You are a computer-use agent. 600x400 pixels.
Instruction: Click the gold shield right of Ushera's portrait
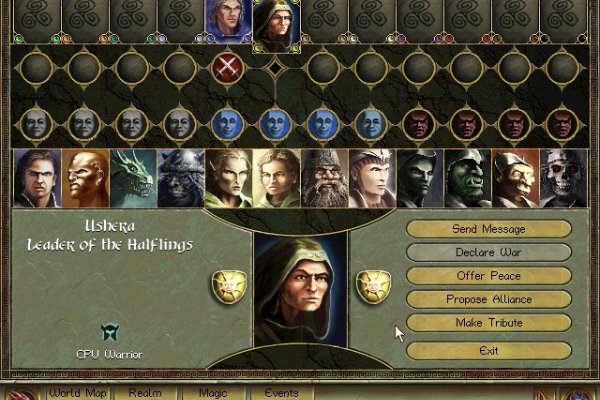click(x=373, y=285)
